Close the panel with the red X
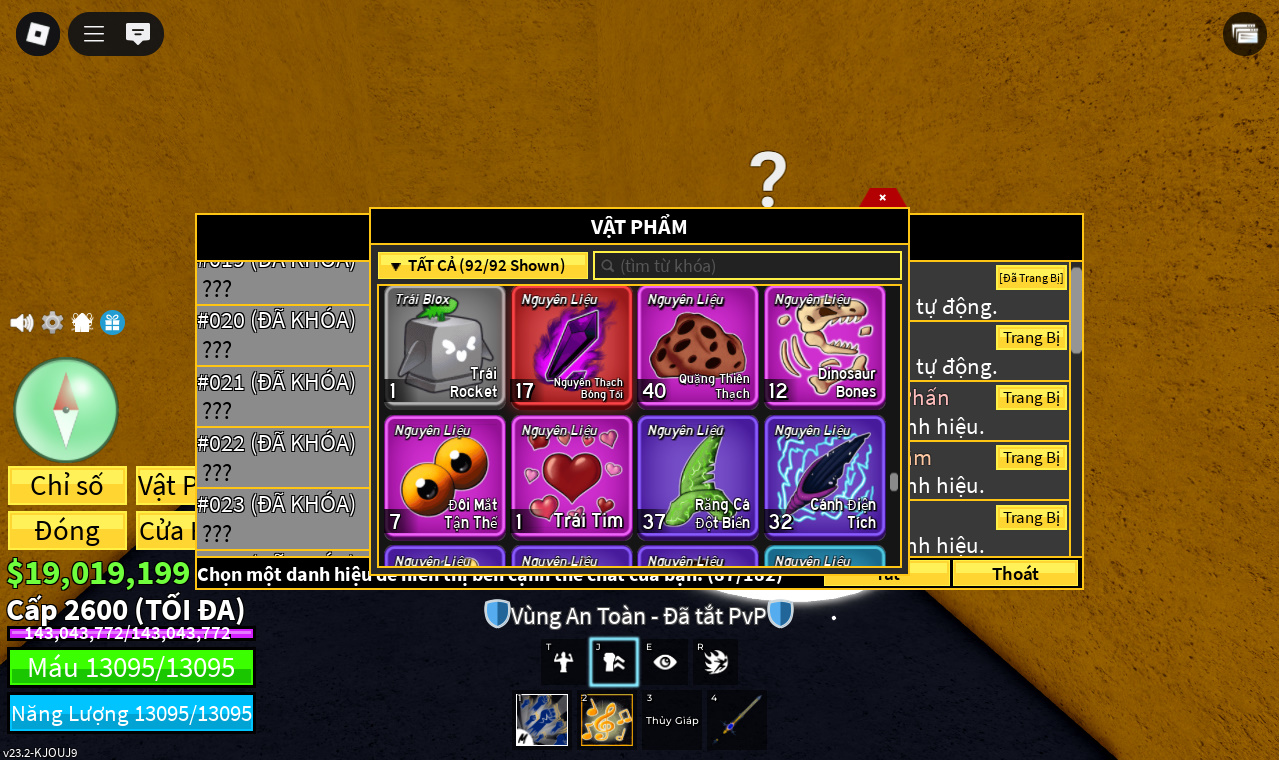The image size is (1279, 760). (882, 197)
